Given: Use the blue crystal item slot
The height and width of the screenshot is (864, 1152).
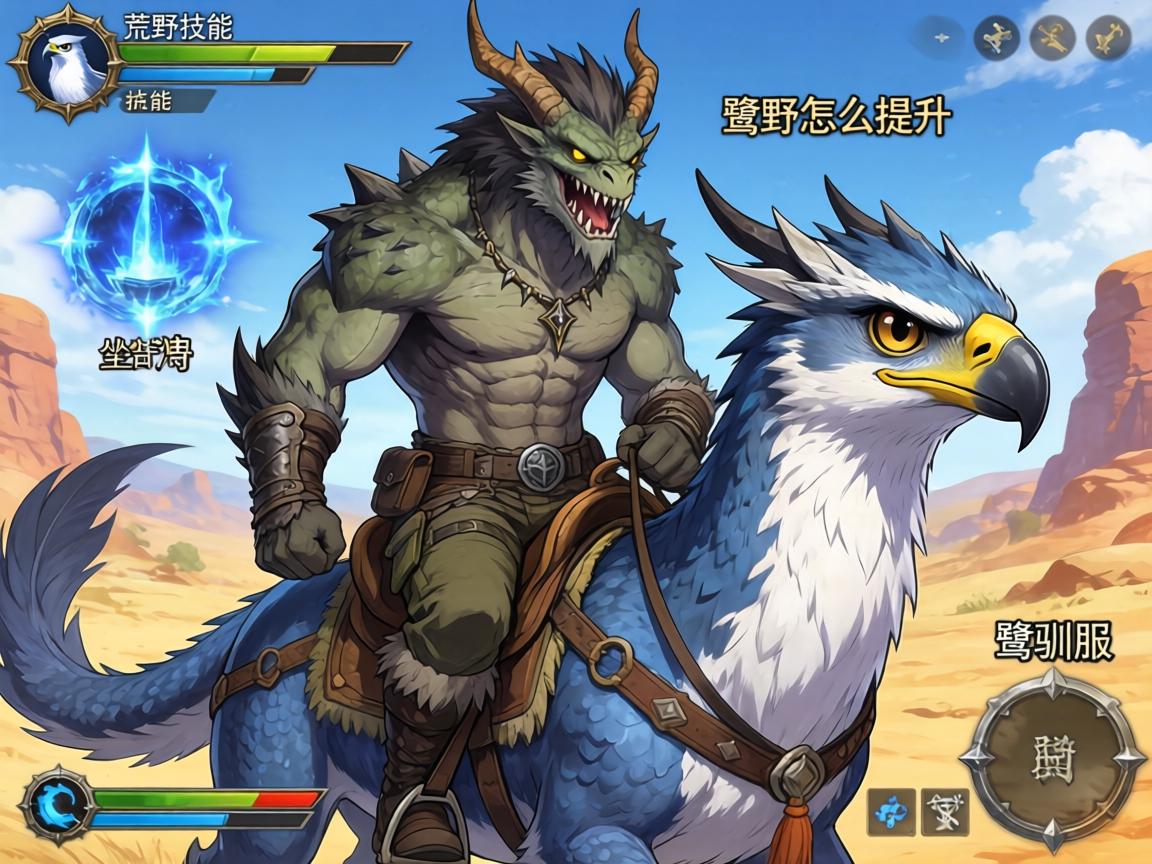Looking at the screenshot, I should 891,812.
